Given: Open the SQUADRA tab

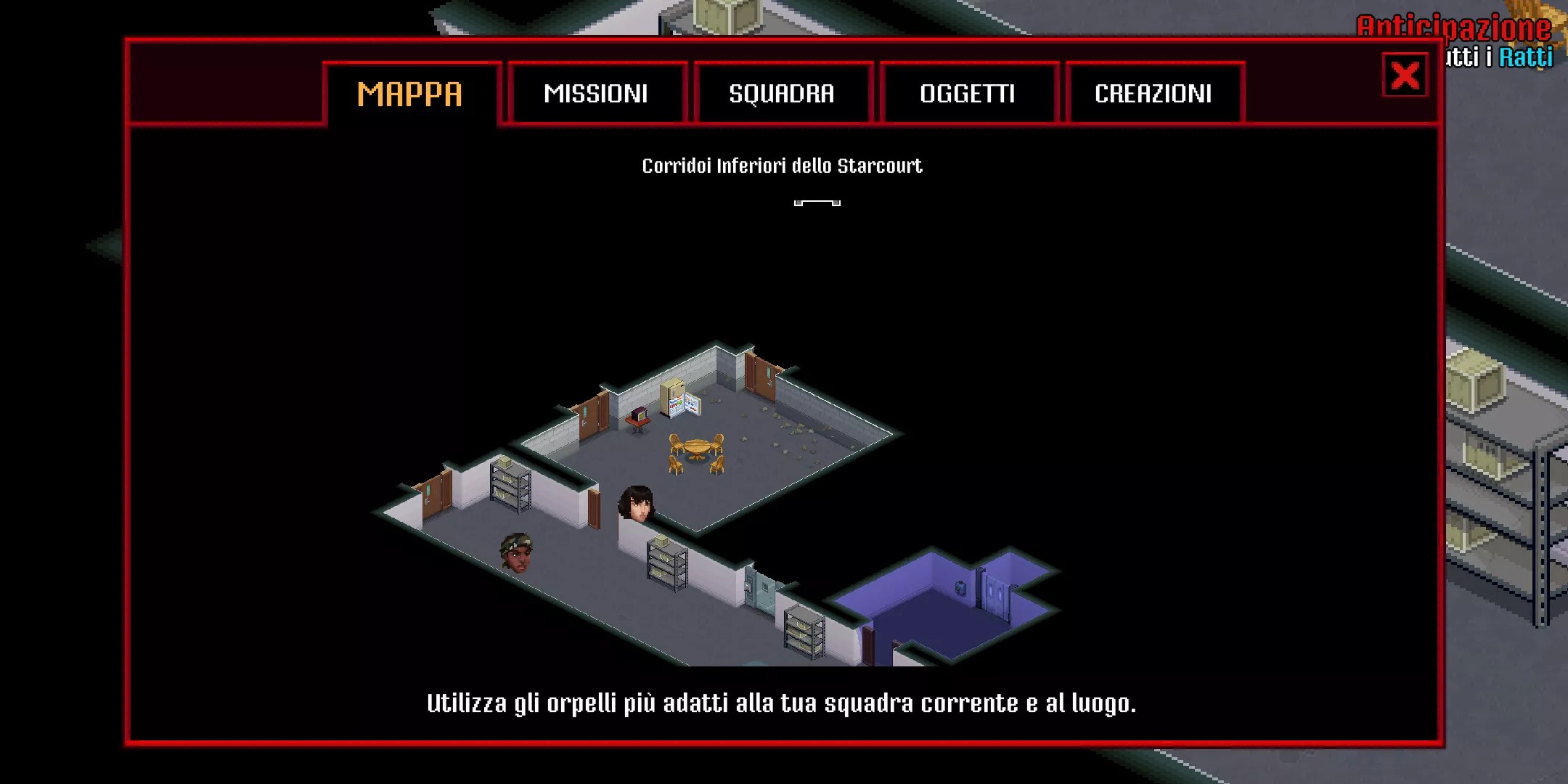Looking at the screenshot, I should pyautogui.click(x=782, y=93).
